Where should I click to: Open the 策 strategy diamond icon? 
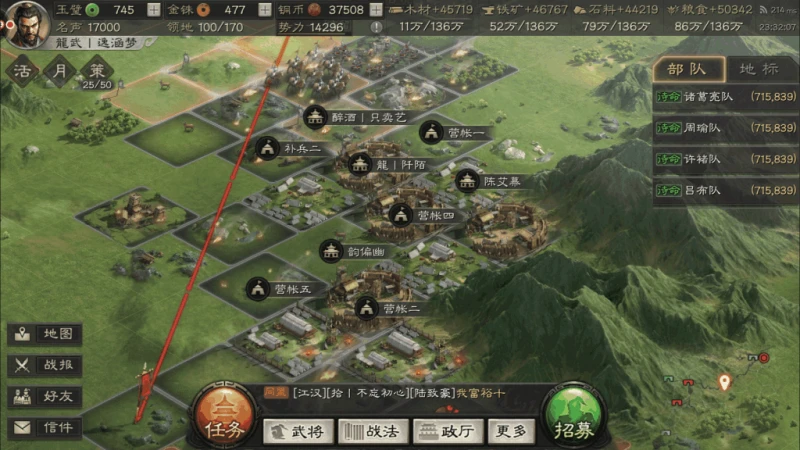point(96,71)
